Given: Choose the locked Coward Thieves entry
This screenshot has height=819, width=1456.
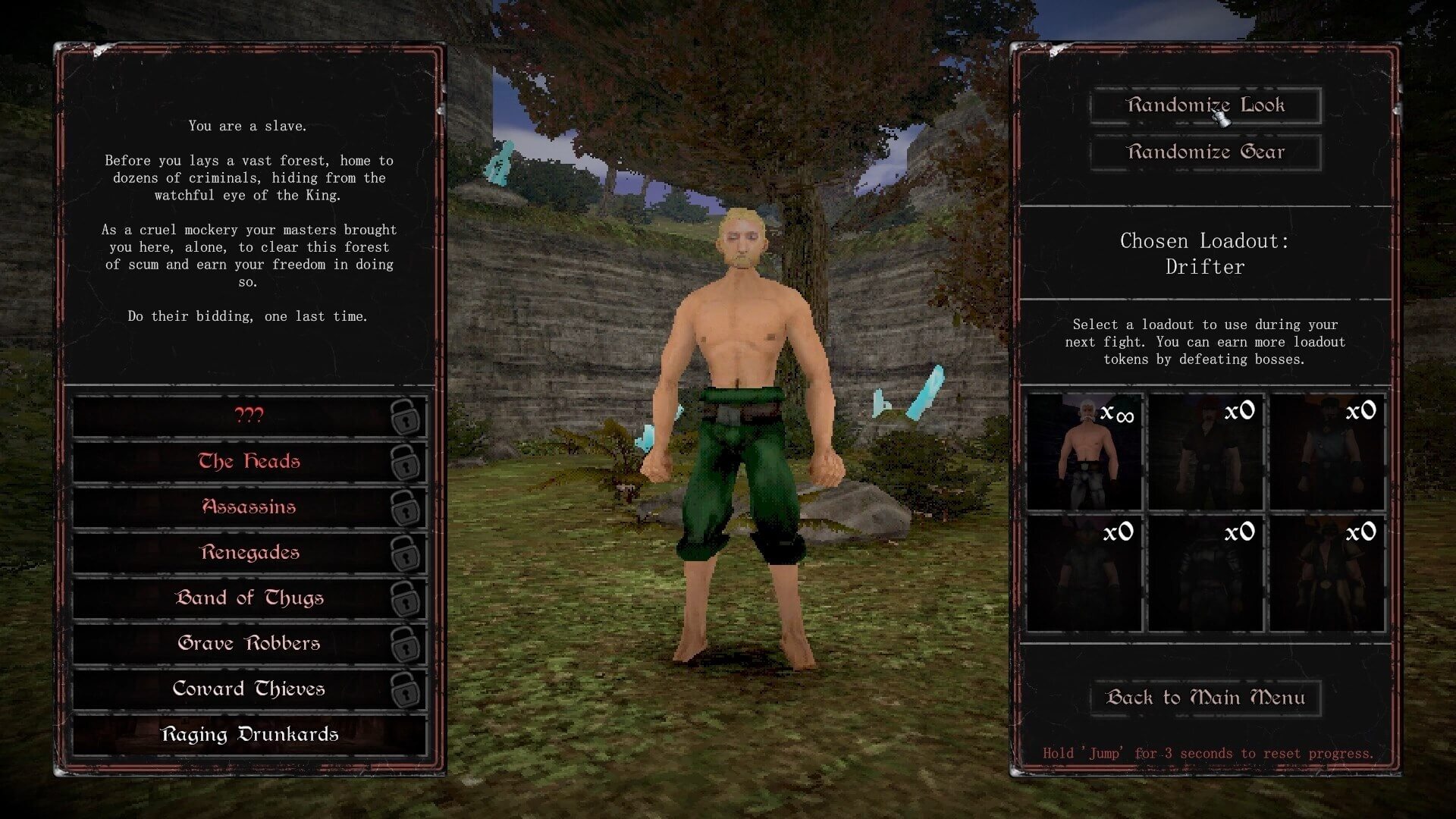Looking at the screenshot, I should pyautogui.click(x=249, y=689).
